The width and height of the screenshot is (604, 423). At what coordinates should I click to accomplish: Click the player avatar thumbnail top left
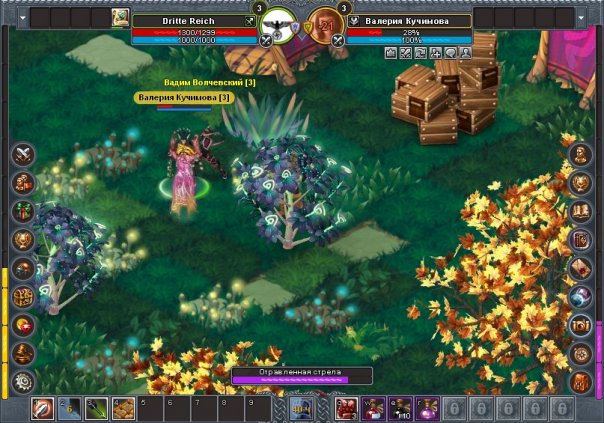pos(120,17)
